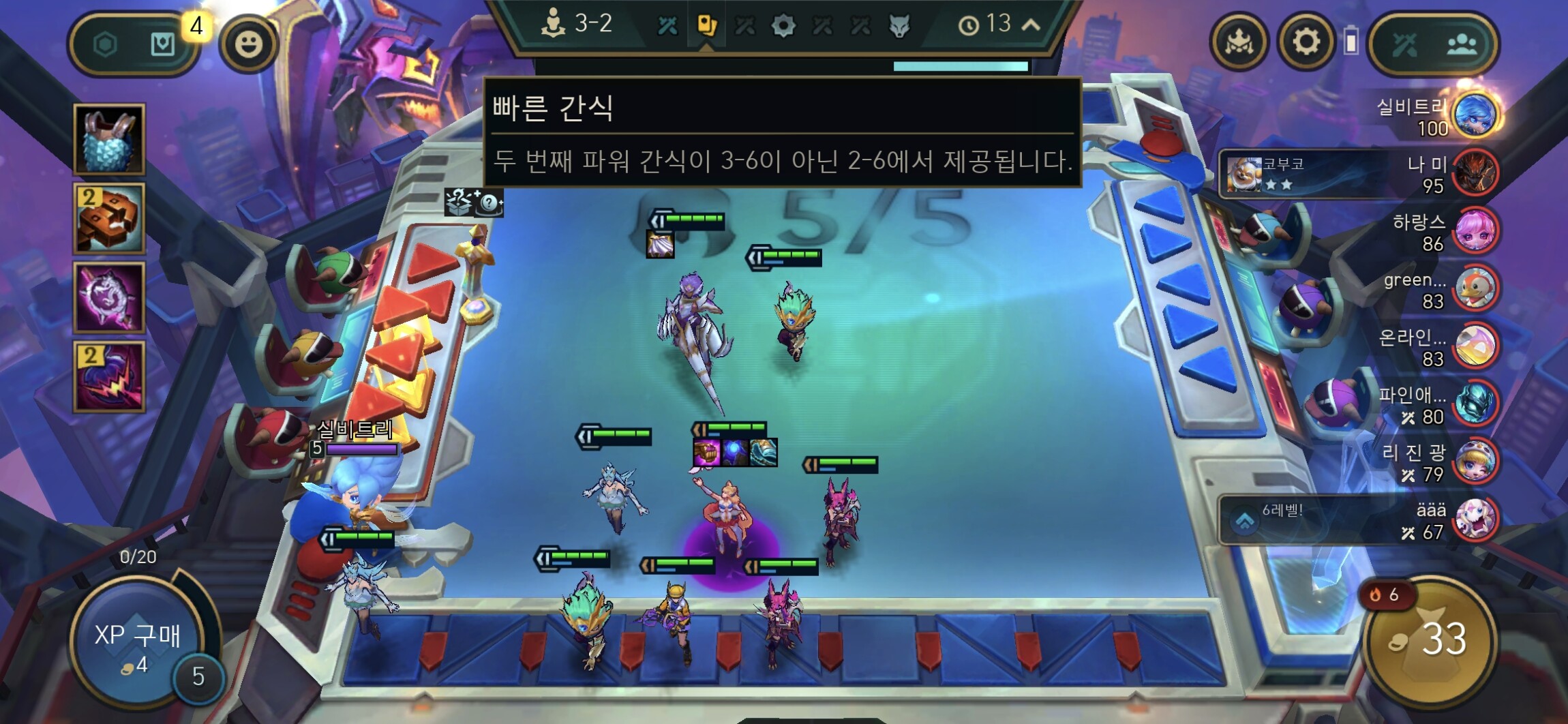Buy XP with the XP 구매 button

136,644
